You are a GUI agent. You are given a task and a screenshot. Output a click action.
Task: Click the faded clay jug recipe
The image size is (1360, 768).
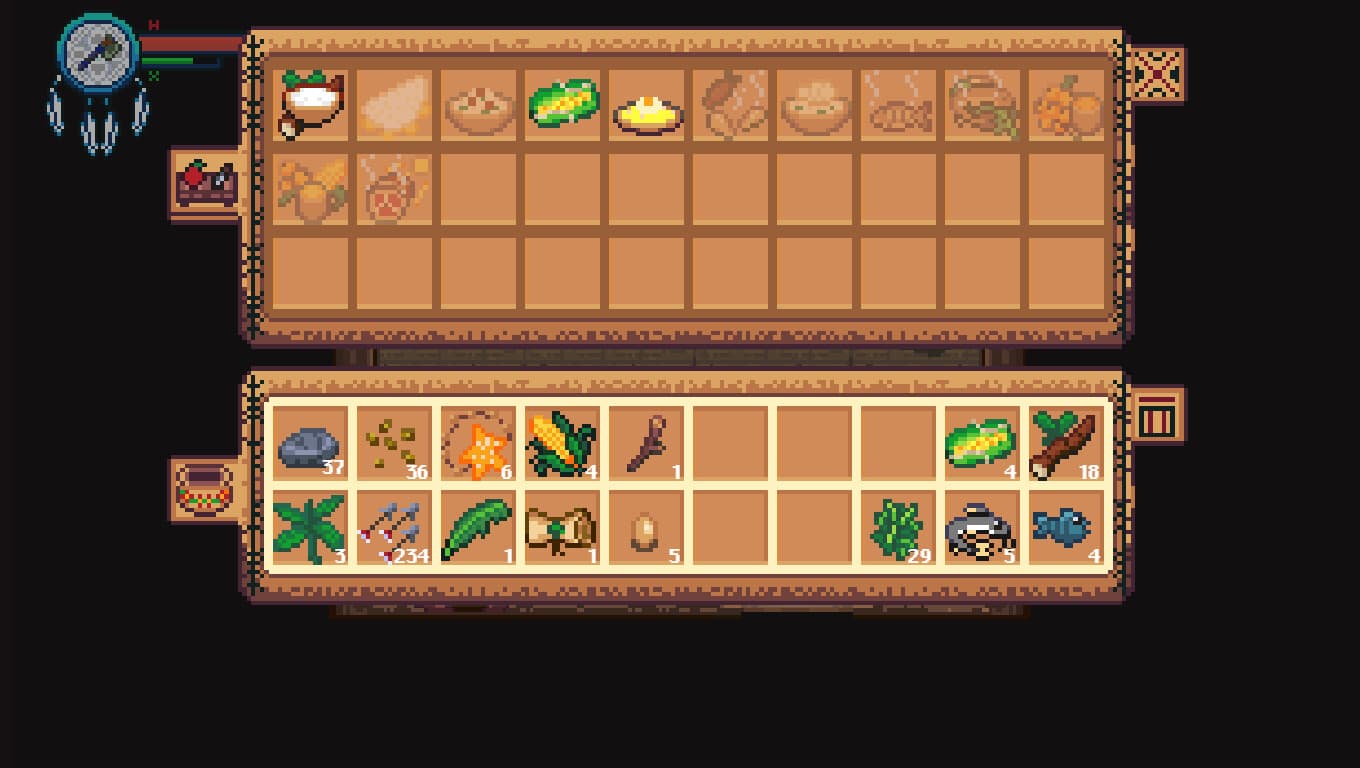[x=395, y=188]
